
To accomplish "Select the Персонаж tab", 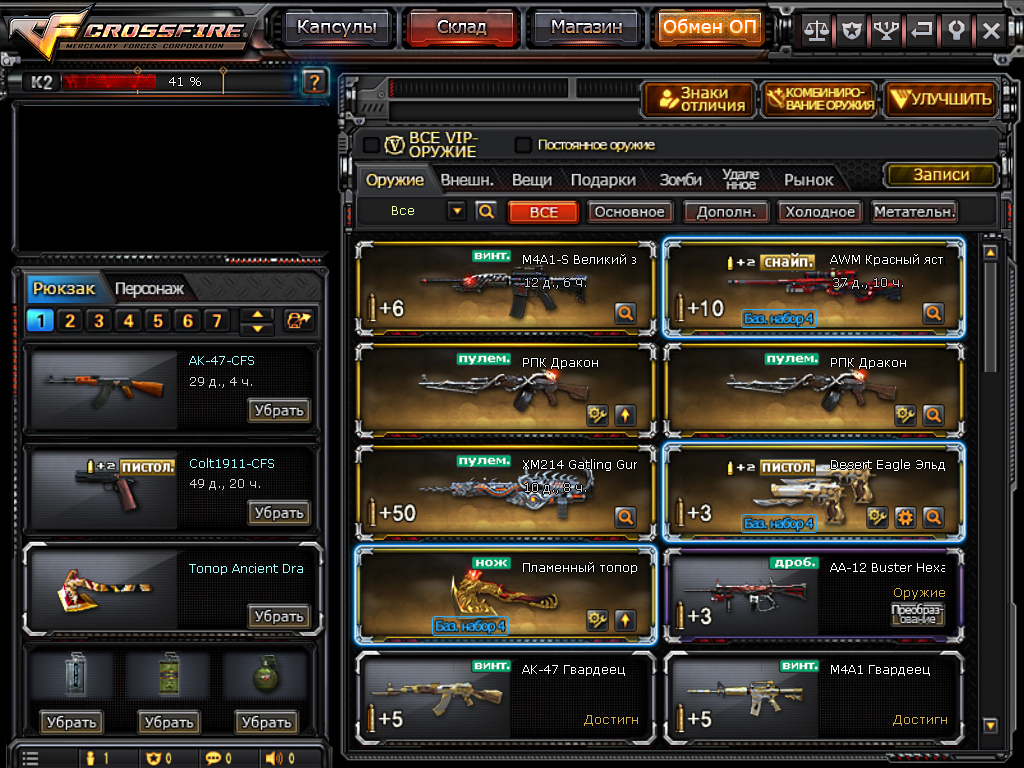I will point(149,289).
